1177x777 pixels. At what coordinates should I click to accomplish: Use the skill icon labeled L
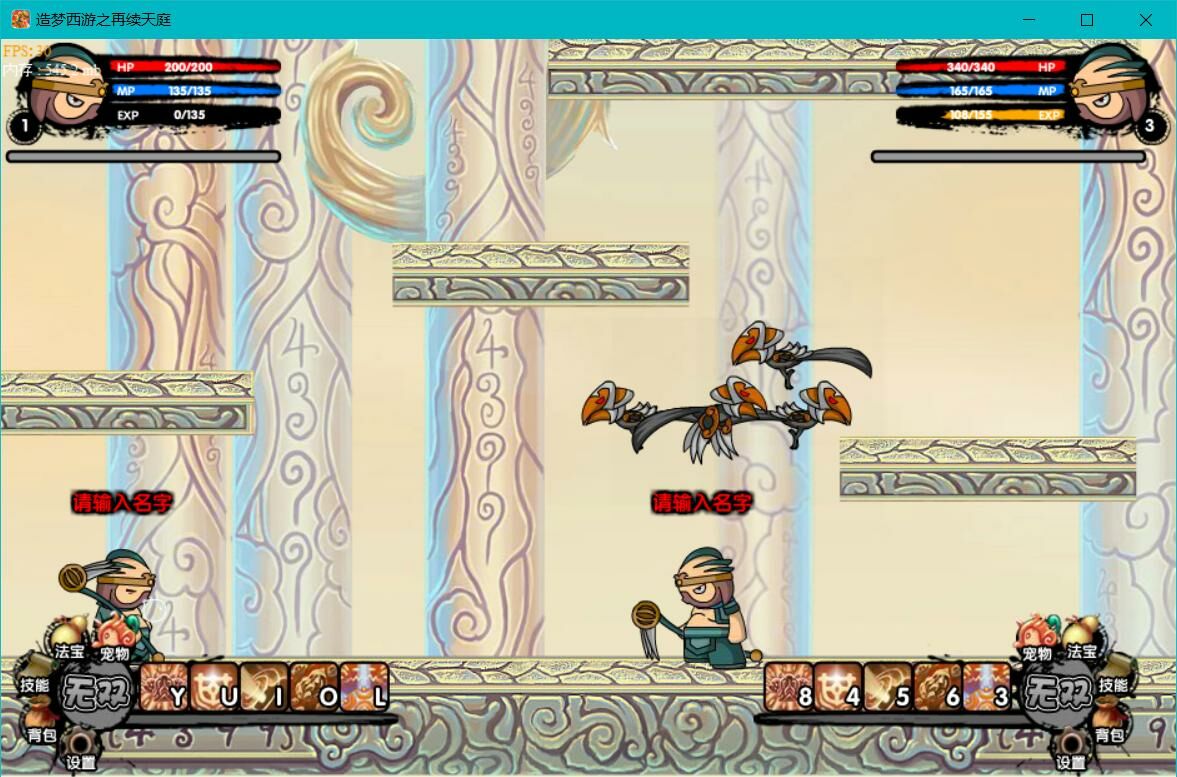(364, 688)
